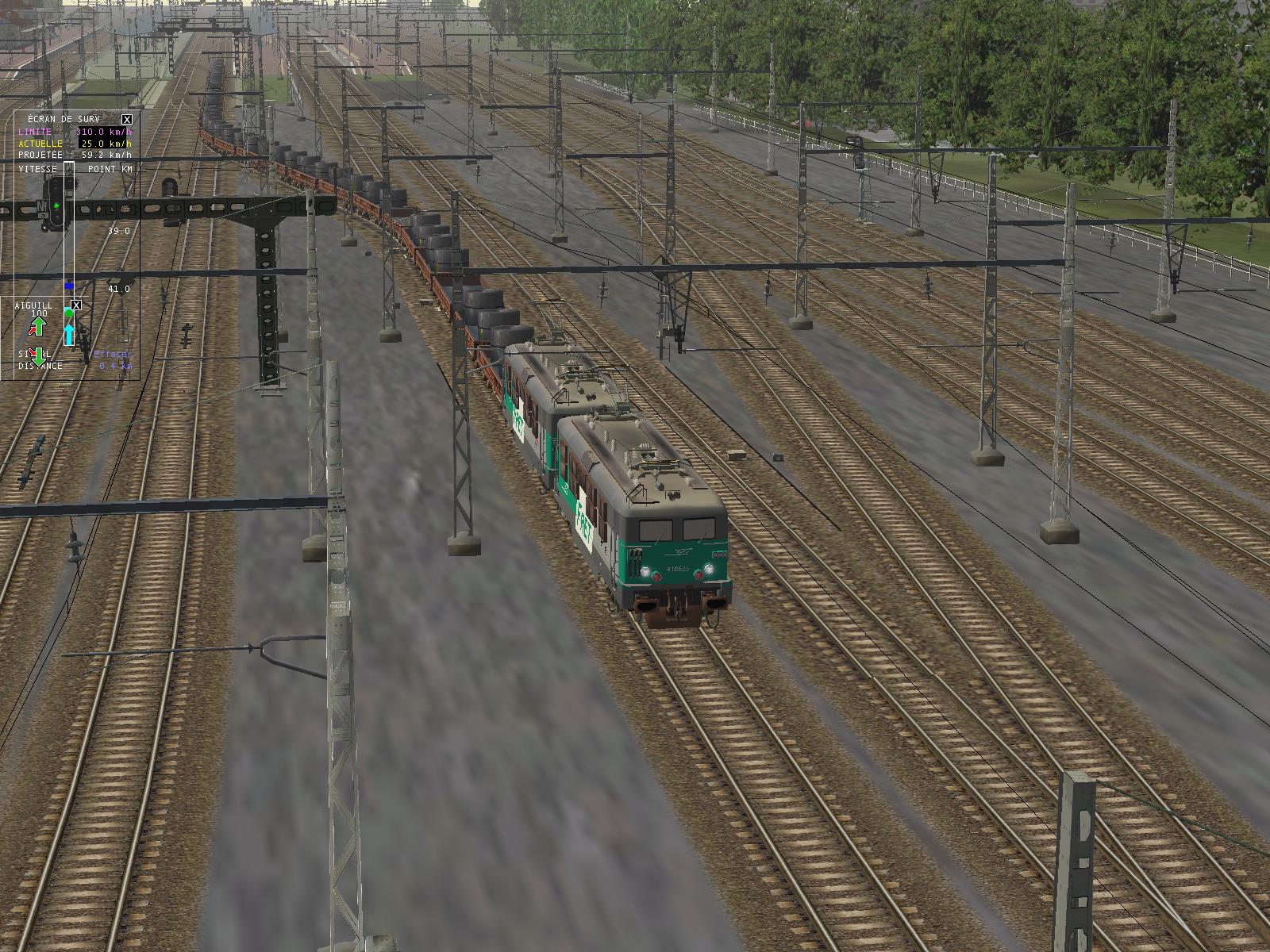This screenshot has width=1270, height=952.
Task: Select the VITESSE column header
Action: pyautogui.click(x=38, y=169)
